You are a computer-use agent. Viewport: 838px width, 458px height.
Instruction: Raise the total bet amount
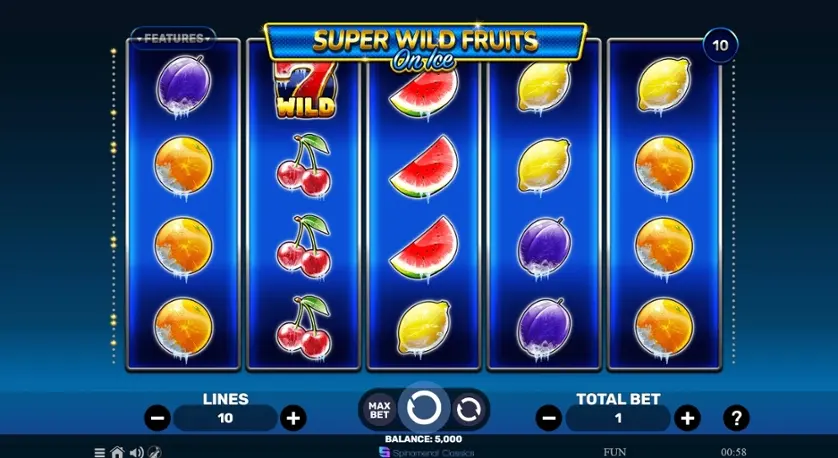point(686,418)
